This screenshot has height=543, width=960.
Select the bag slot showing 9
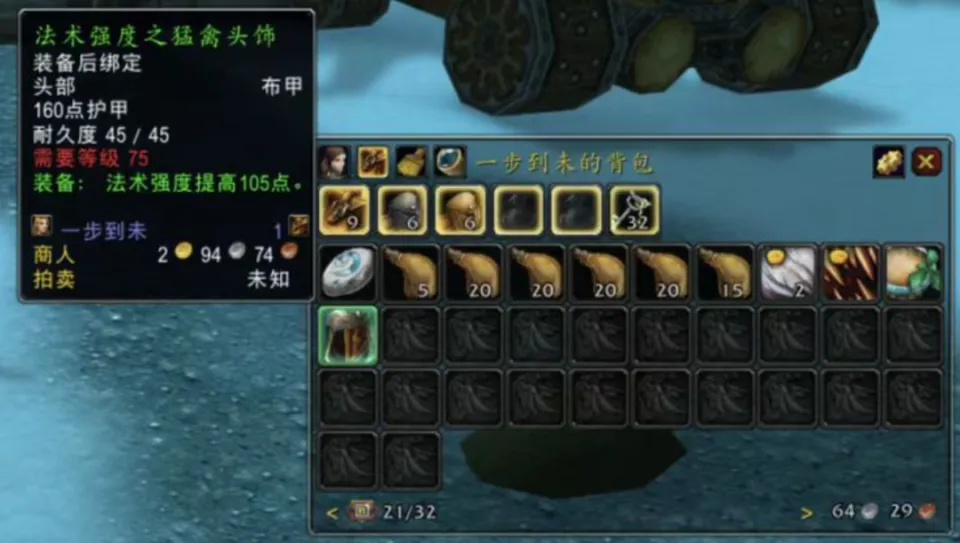(x=345, y=210)
